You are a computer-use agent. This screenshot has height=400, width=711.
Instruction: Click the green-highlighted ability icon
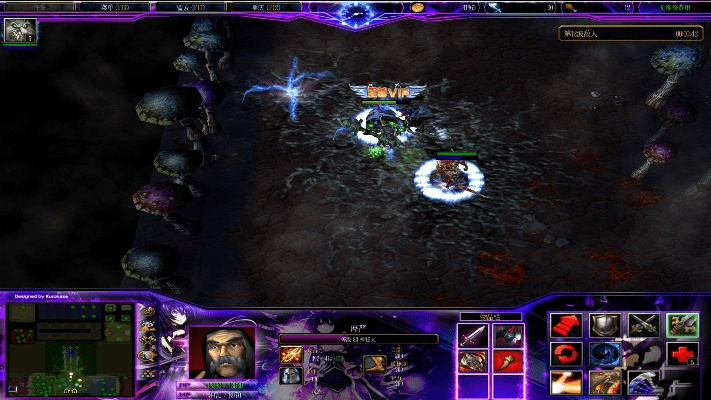[x=682, y=326]
